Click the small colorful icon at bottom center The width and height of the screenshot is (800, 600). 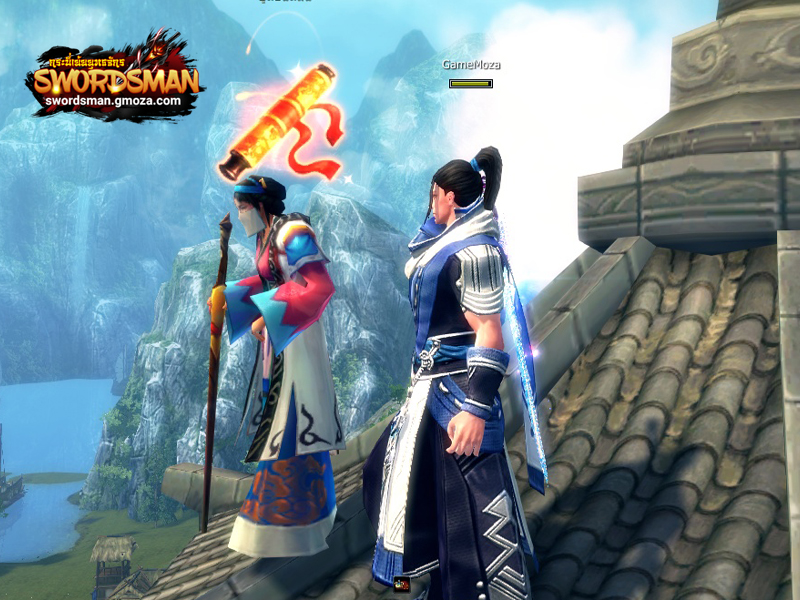402,584
